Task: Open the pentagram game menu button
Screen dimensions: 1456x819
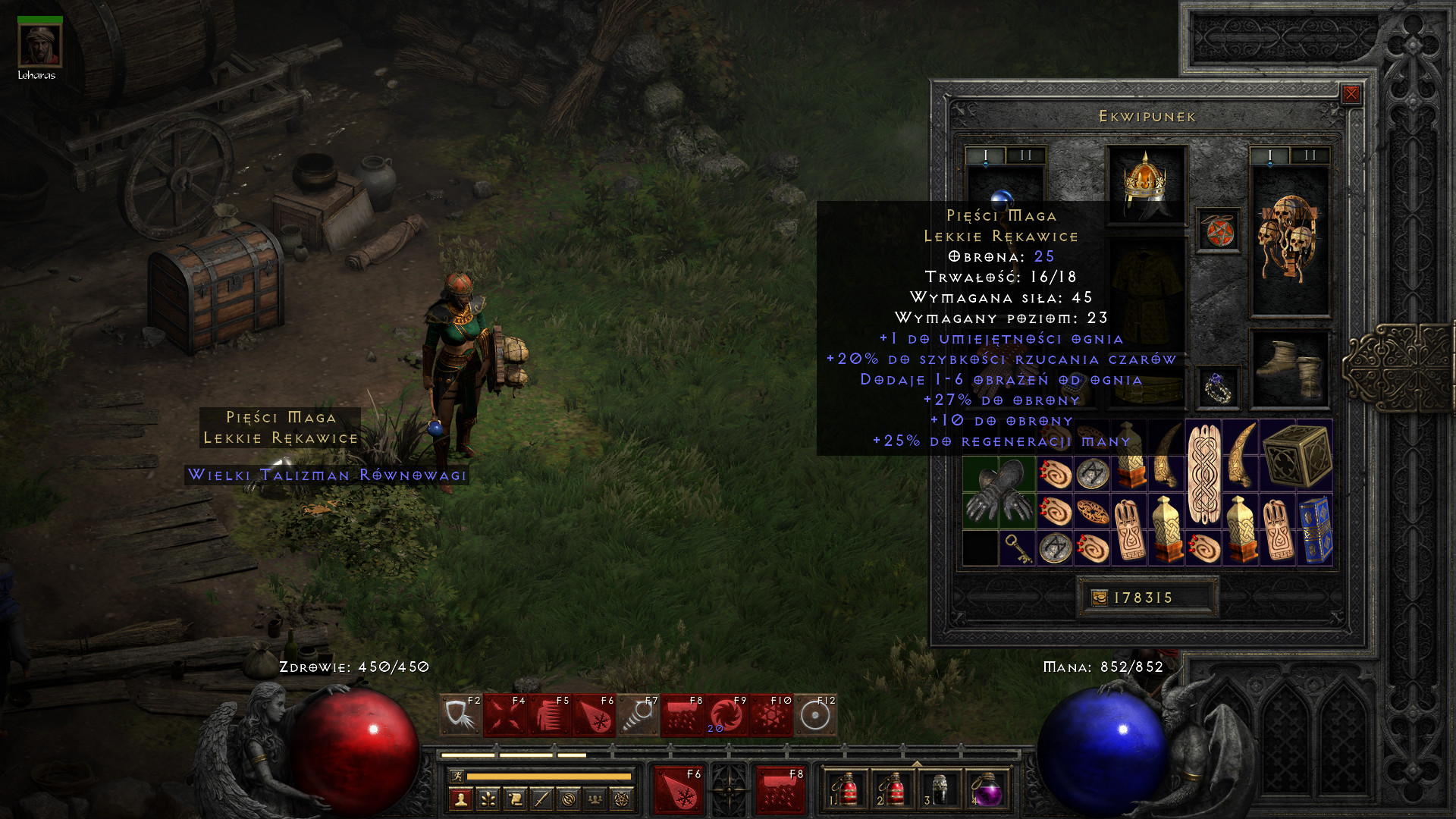Action: coord(622,799)
